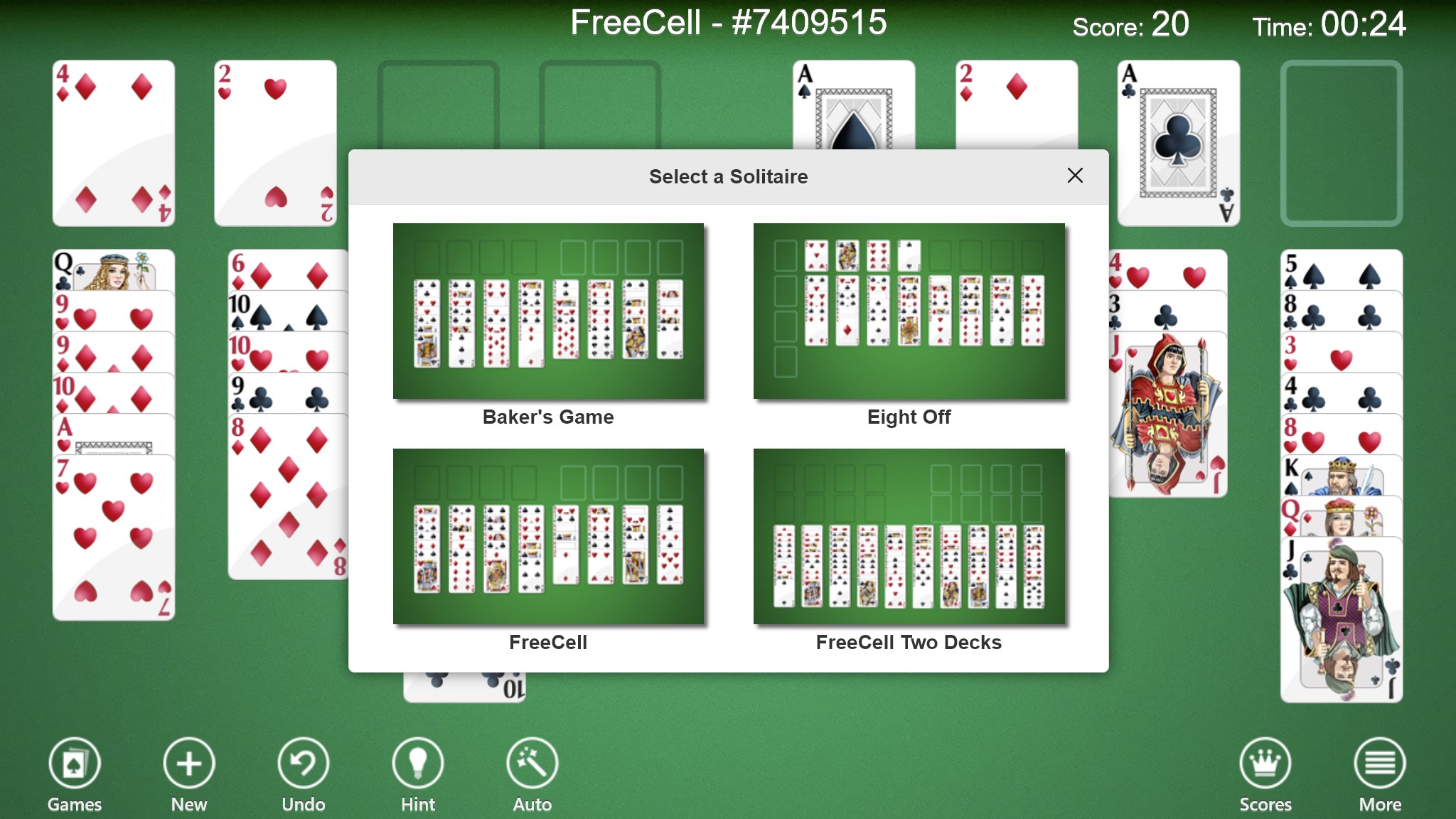This screenshot has width=1456, height=819.
Task: Dismiss the Select a Solitaire dialog
Action: (1075, 176)
